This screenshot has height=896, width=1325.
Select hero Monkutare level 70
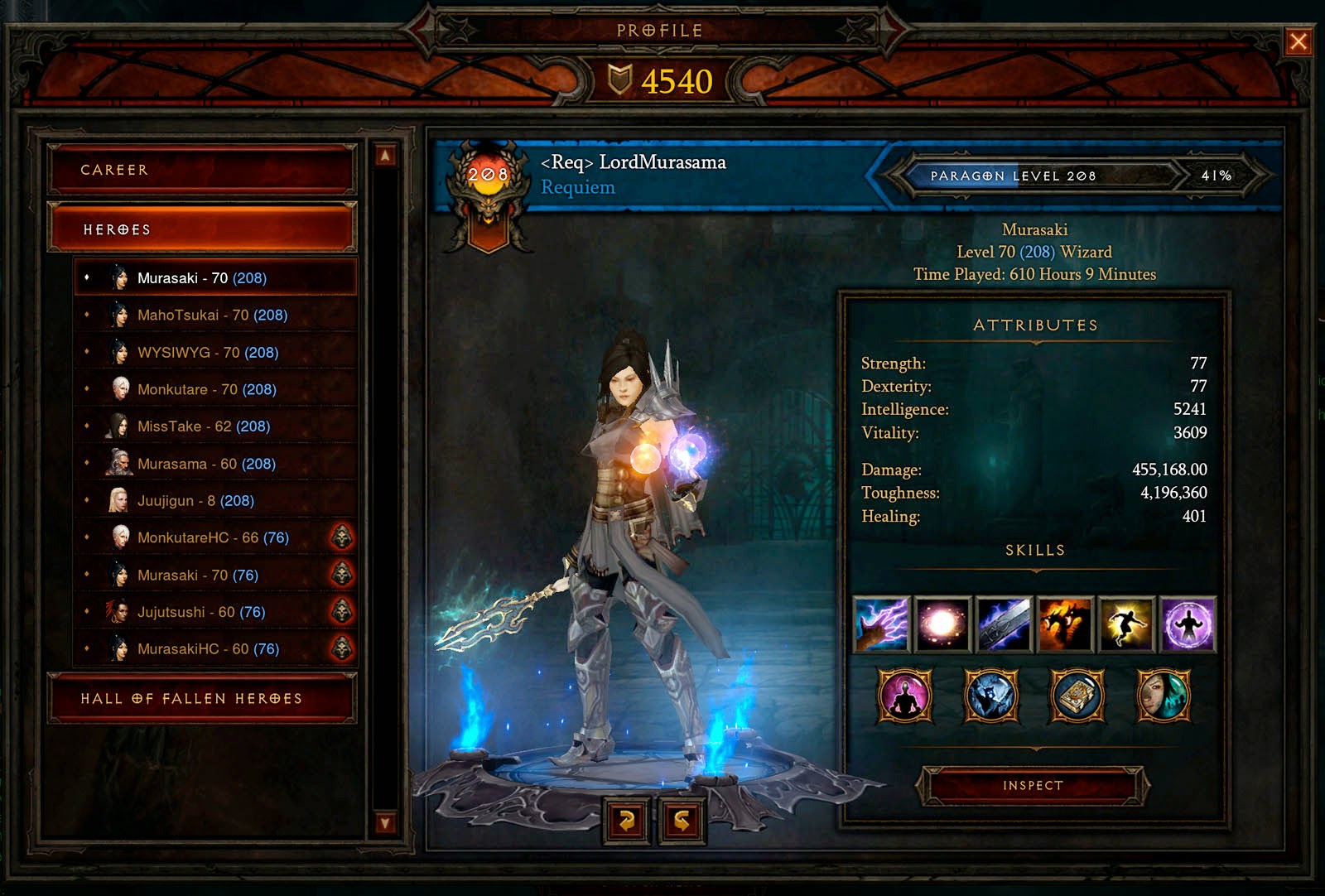click(x=206, y=389)
